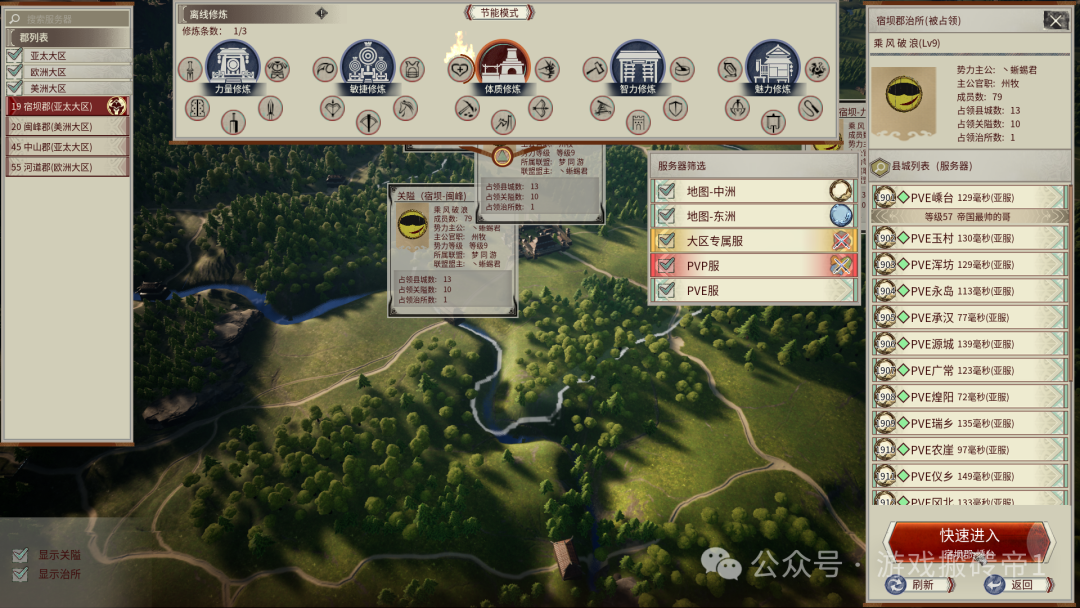Viewport: 1080px width, 608px height.
Task: Select the 19 宿坝郡 server row
Action: click(x=68, y=105)
